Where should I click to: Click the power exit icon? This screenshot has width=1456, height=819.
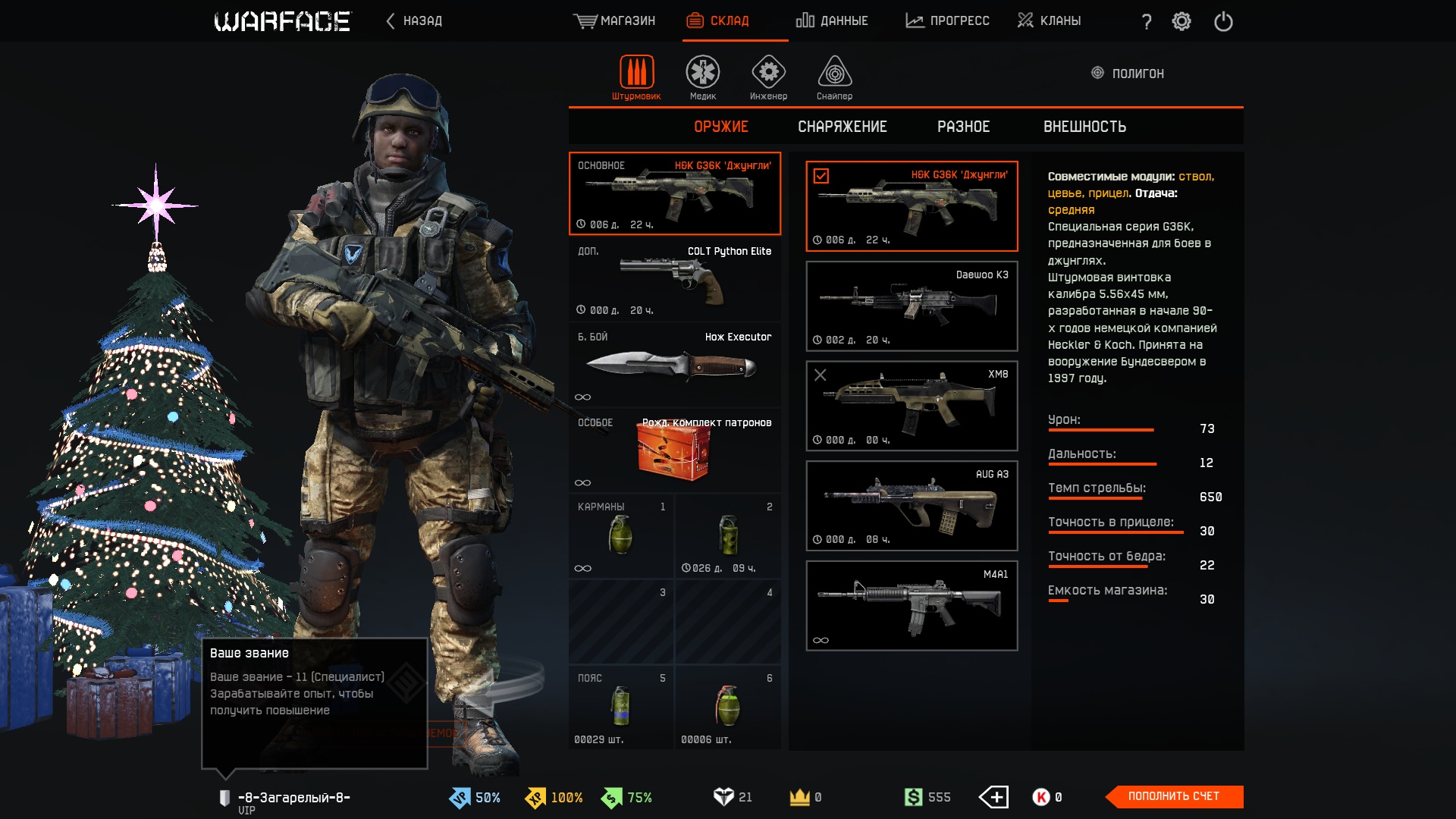coord(1223,21)
